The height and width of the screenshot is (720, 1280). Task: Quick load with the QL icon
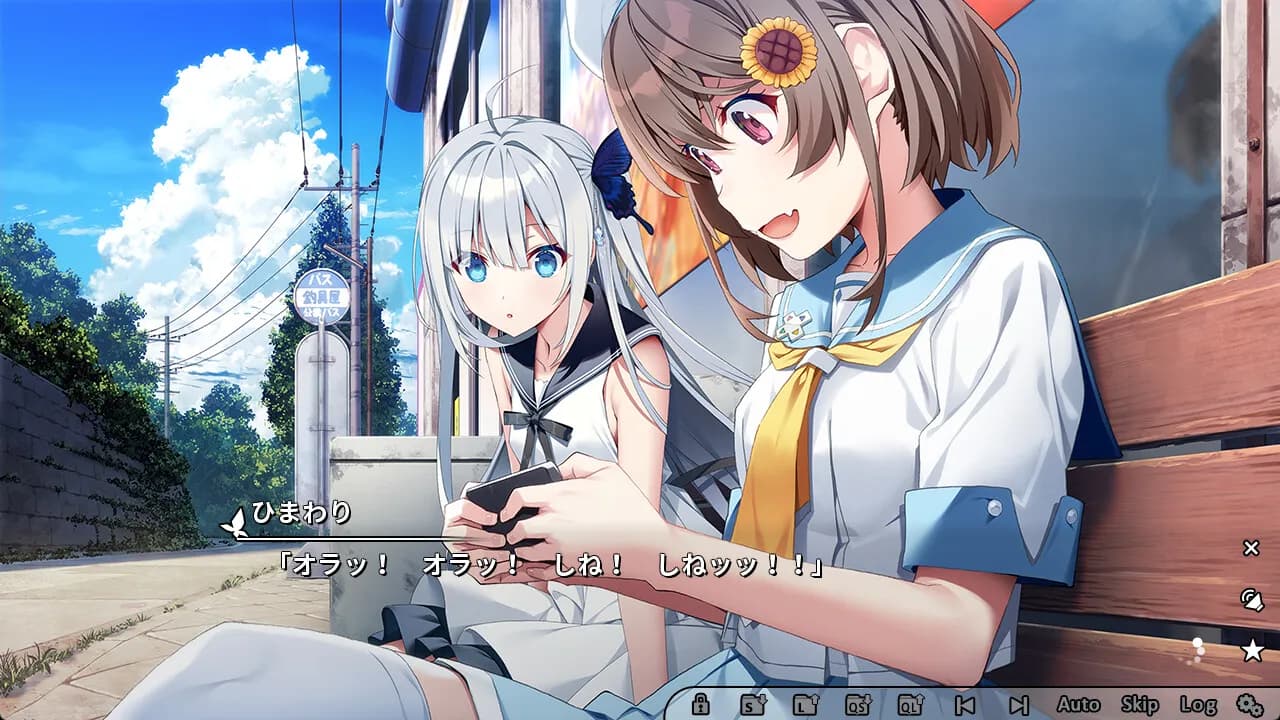911,704
